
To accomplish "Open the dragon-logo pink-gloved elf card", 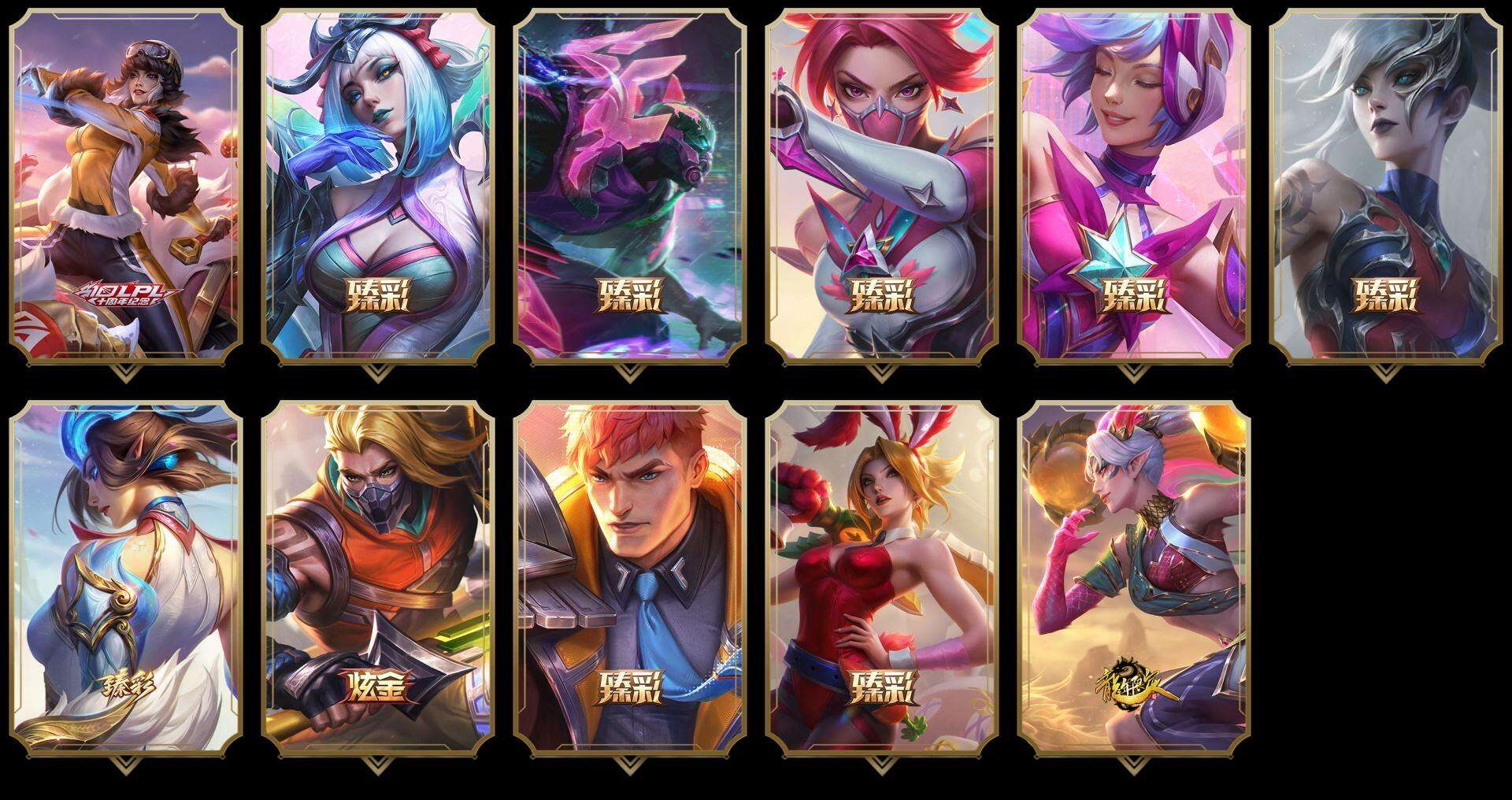I will (x=1134, y=577).
